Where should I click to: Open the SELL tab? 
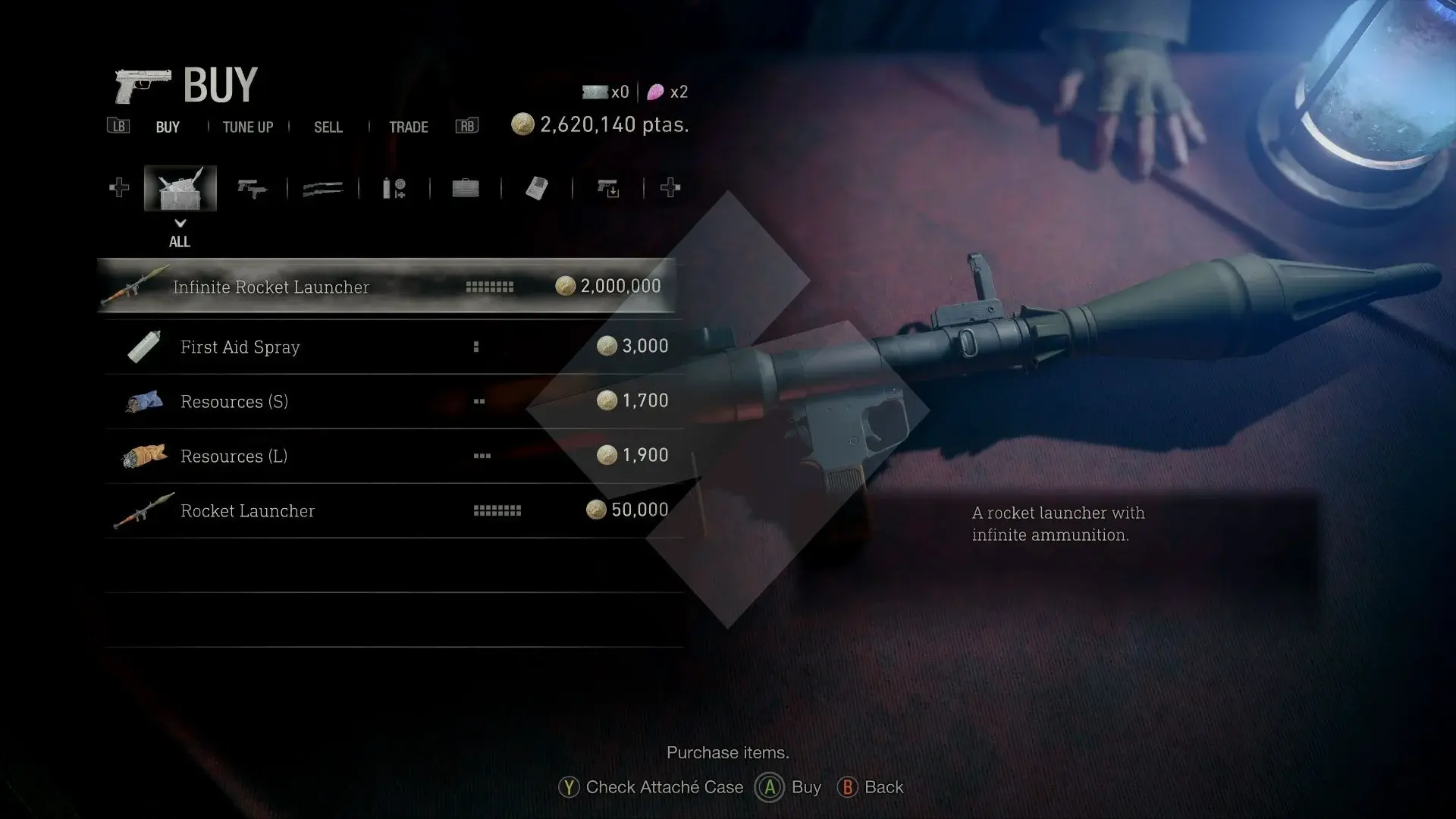pos(328,127)
